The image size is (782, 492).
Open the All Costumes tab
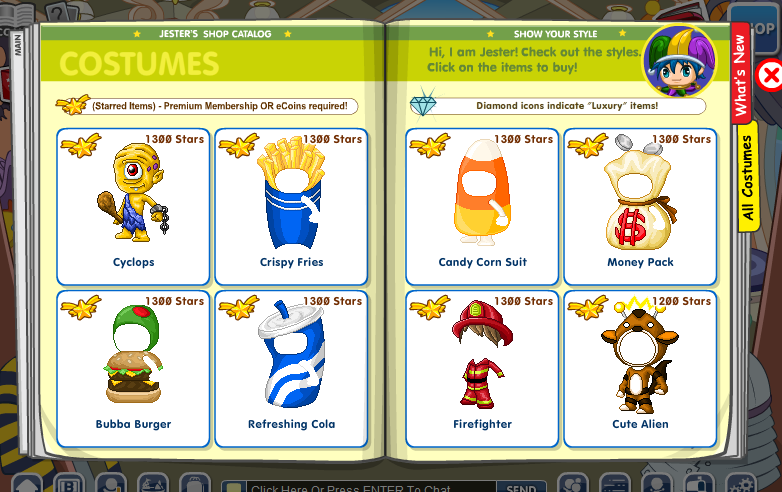747,178
